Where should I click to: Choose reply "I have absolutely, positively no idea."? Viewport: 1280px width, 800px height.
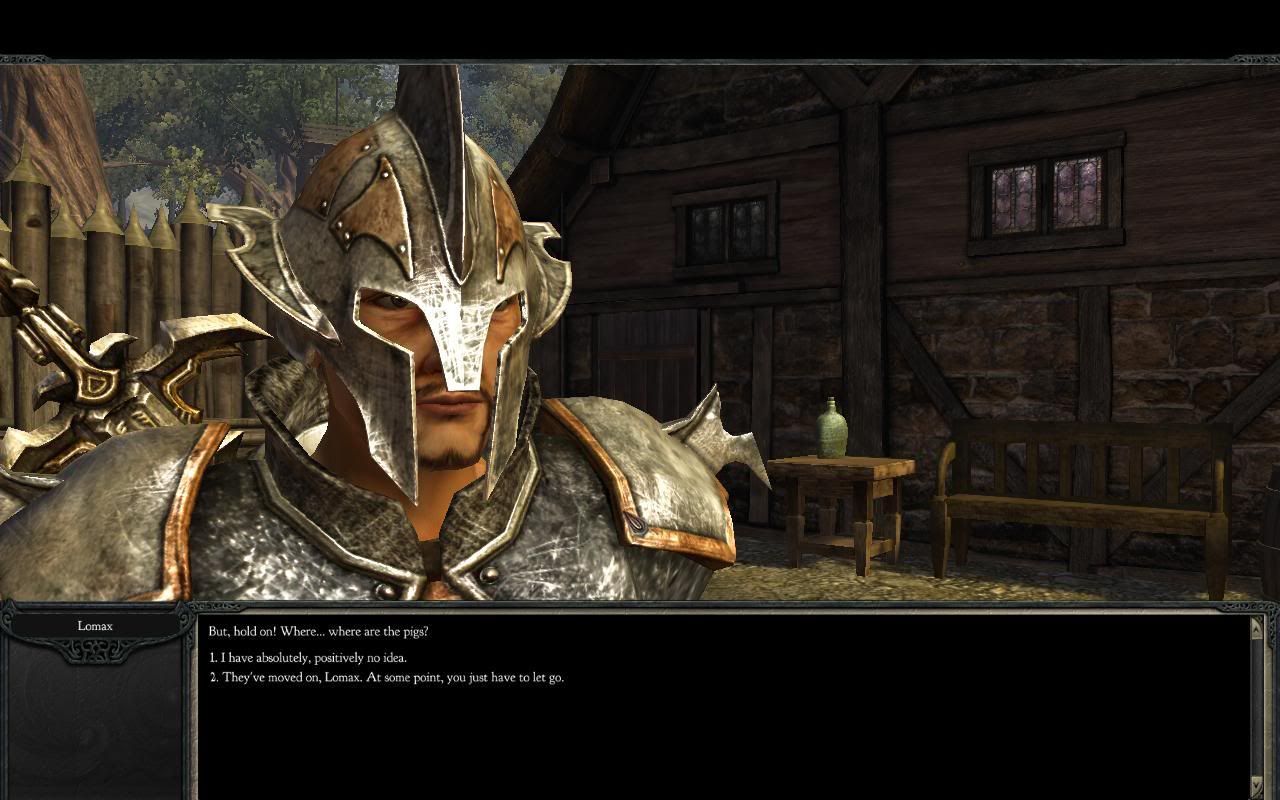point(308,658)
